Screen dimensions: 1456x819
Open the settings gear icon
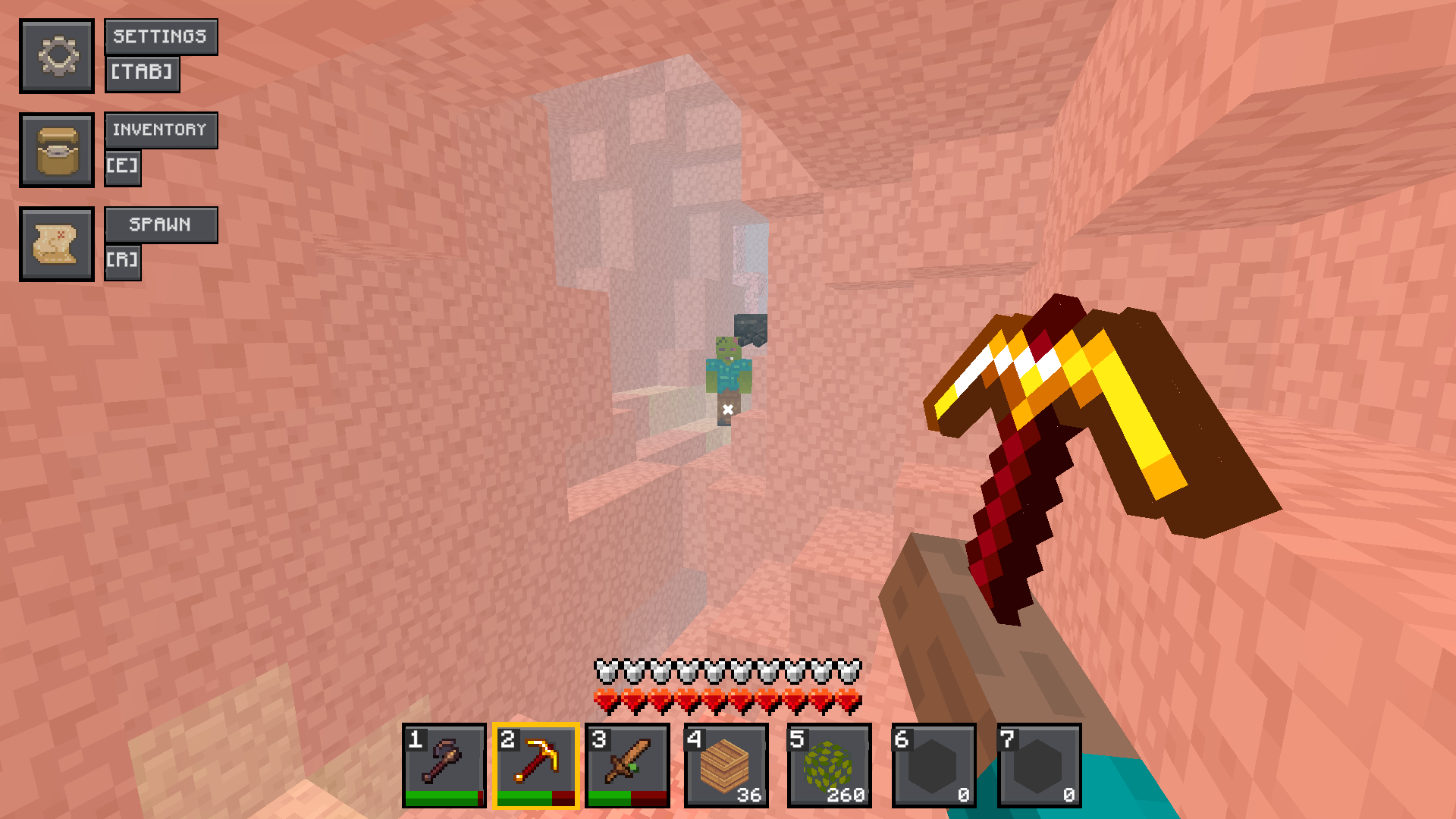[x=57, y=55]
